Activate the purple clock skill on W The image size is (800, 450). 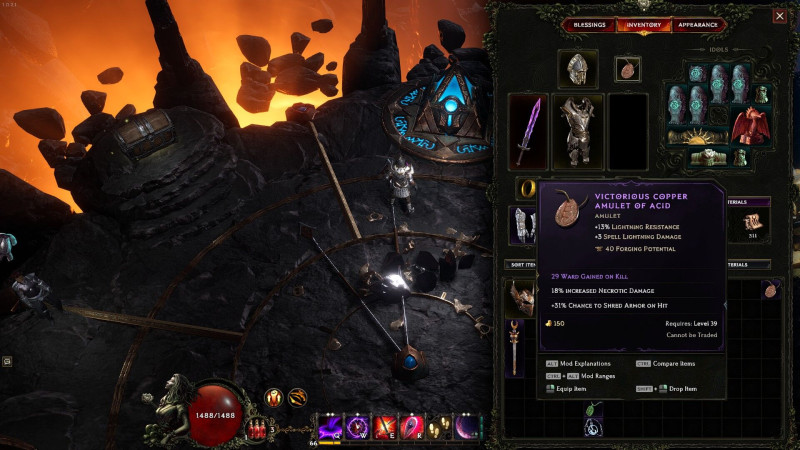click(x=358, y=427)
